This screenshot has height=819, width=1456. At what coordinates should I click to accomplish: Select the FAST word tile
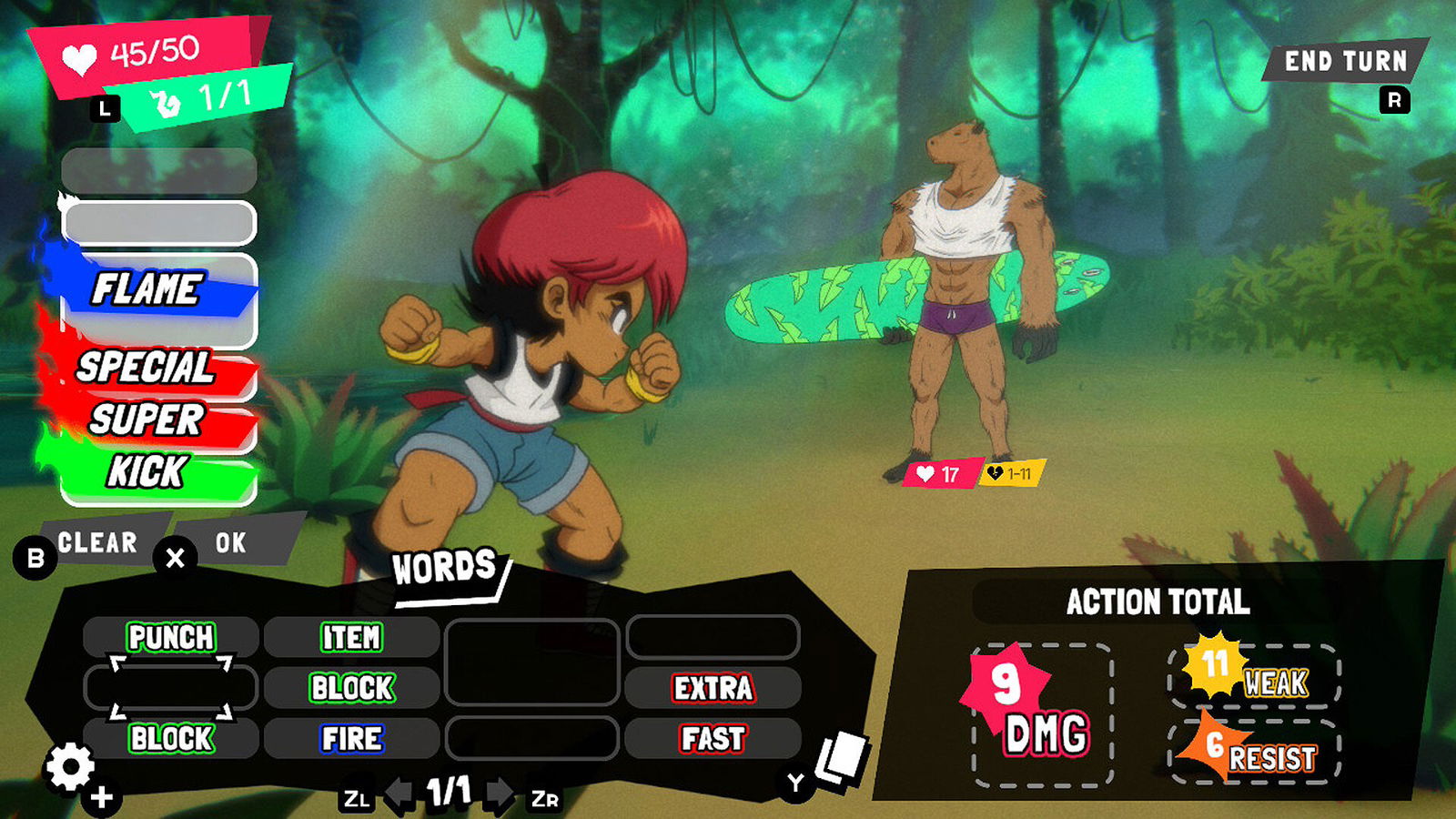pyautogui.click(x=713, y=738)
